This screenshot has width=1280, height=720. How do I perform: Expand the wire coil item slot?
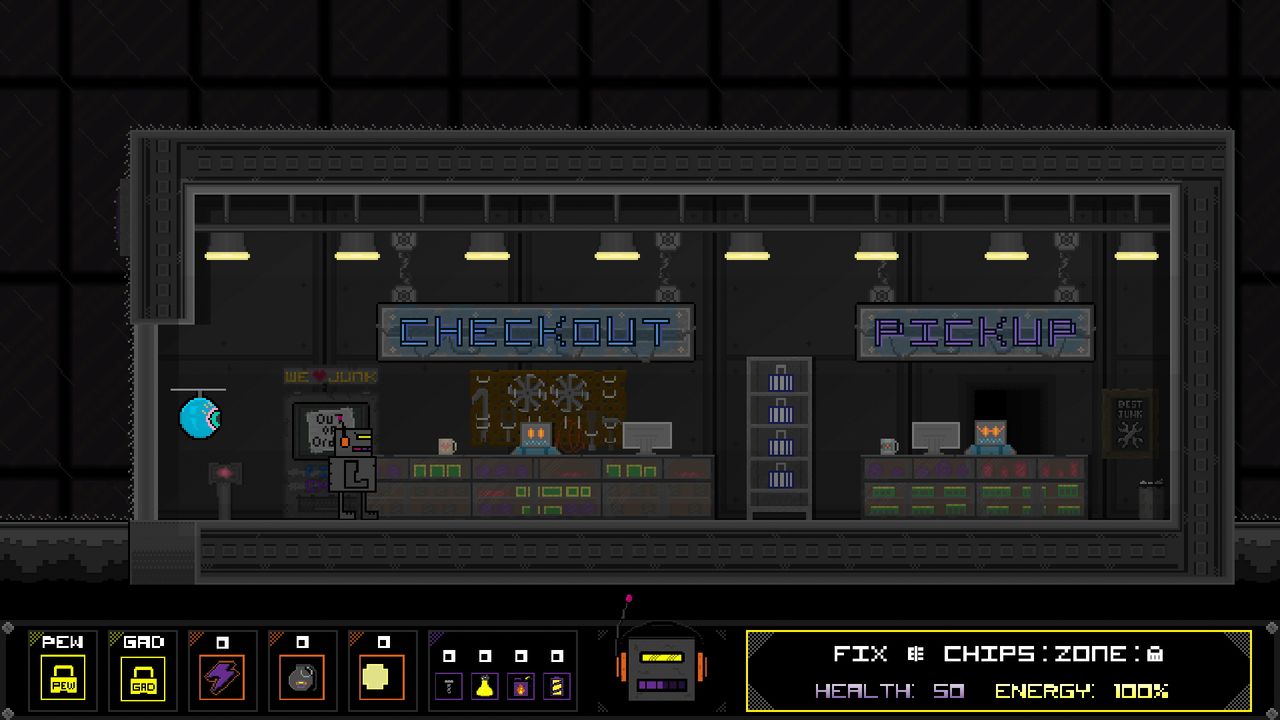(449, 686)
